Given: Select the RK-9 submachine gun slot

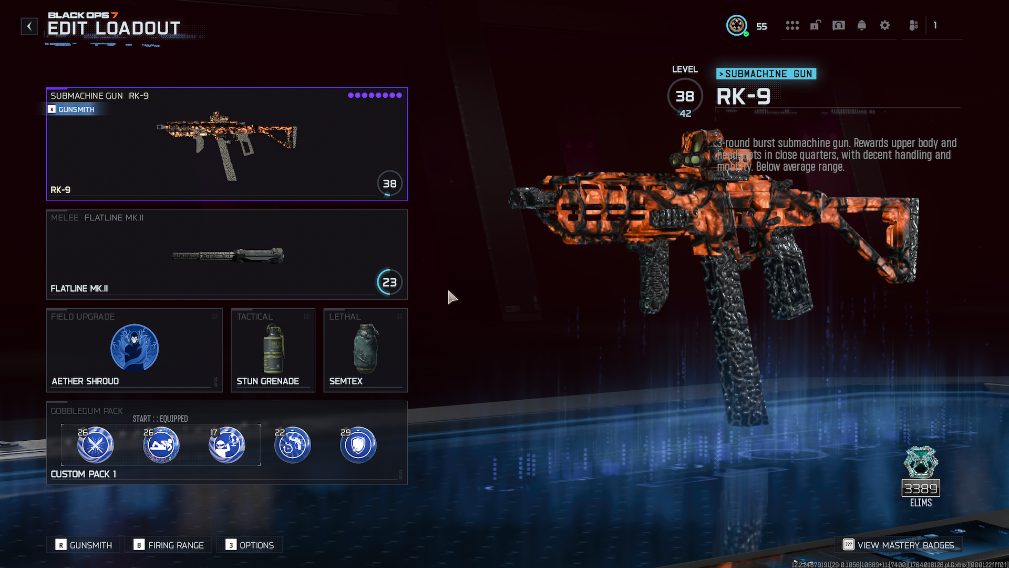Looking at the screenshot, I should coord(226,144).
